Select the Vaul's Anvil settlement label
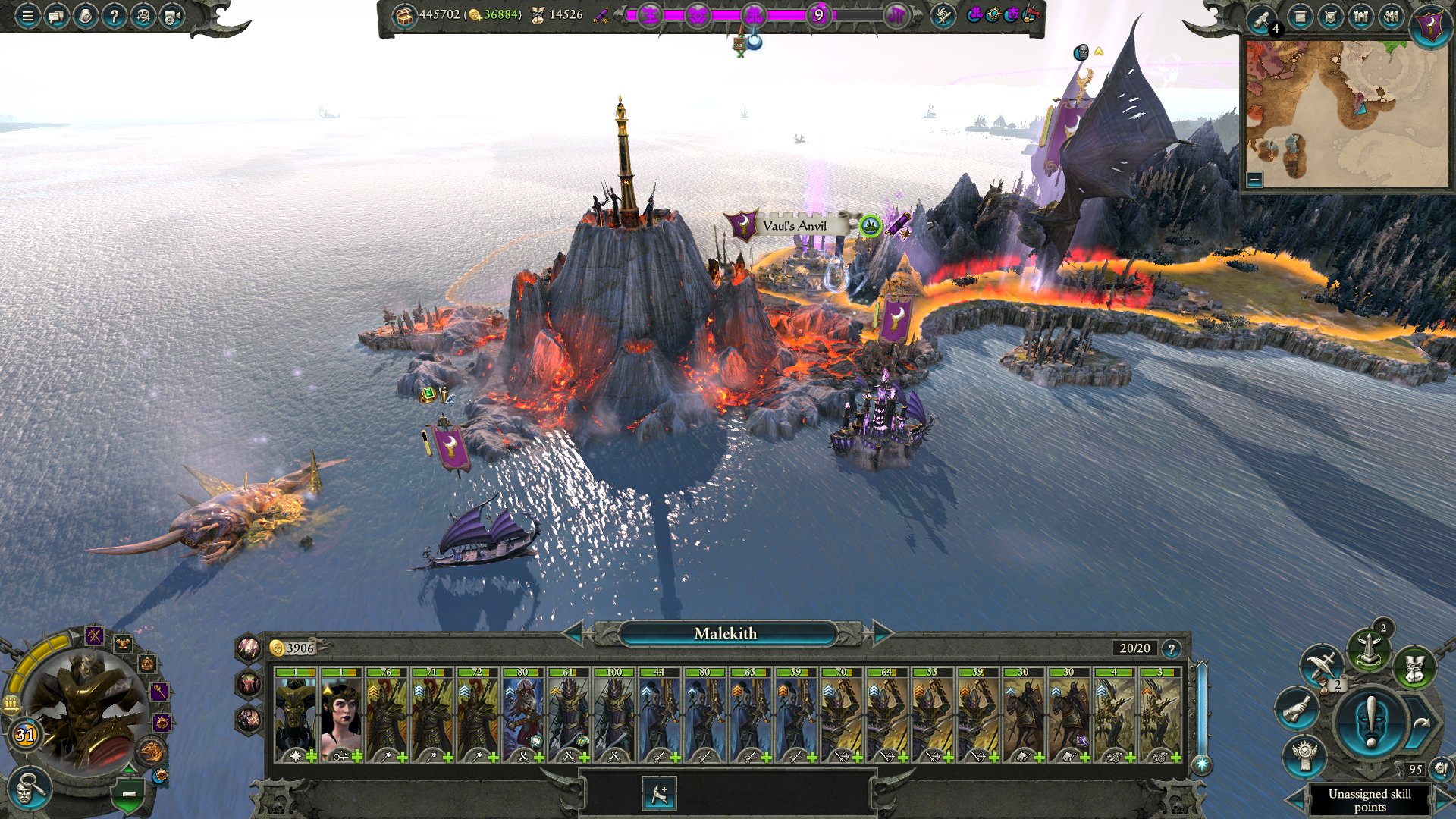Screen dimensions: 1456x819 pos(794,225)
